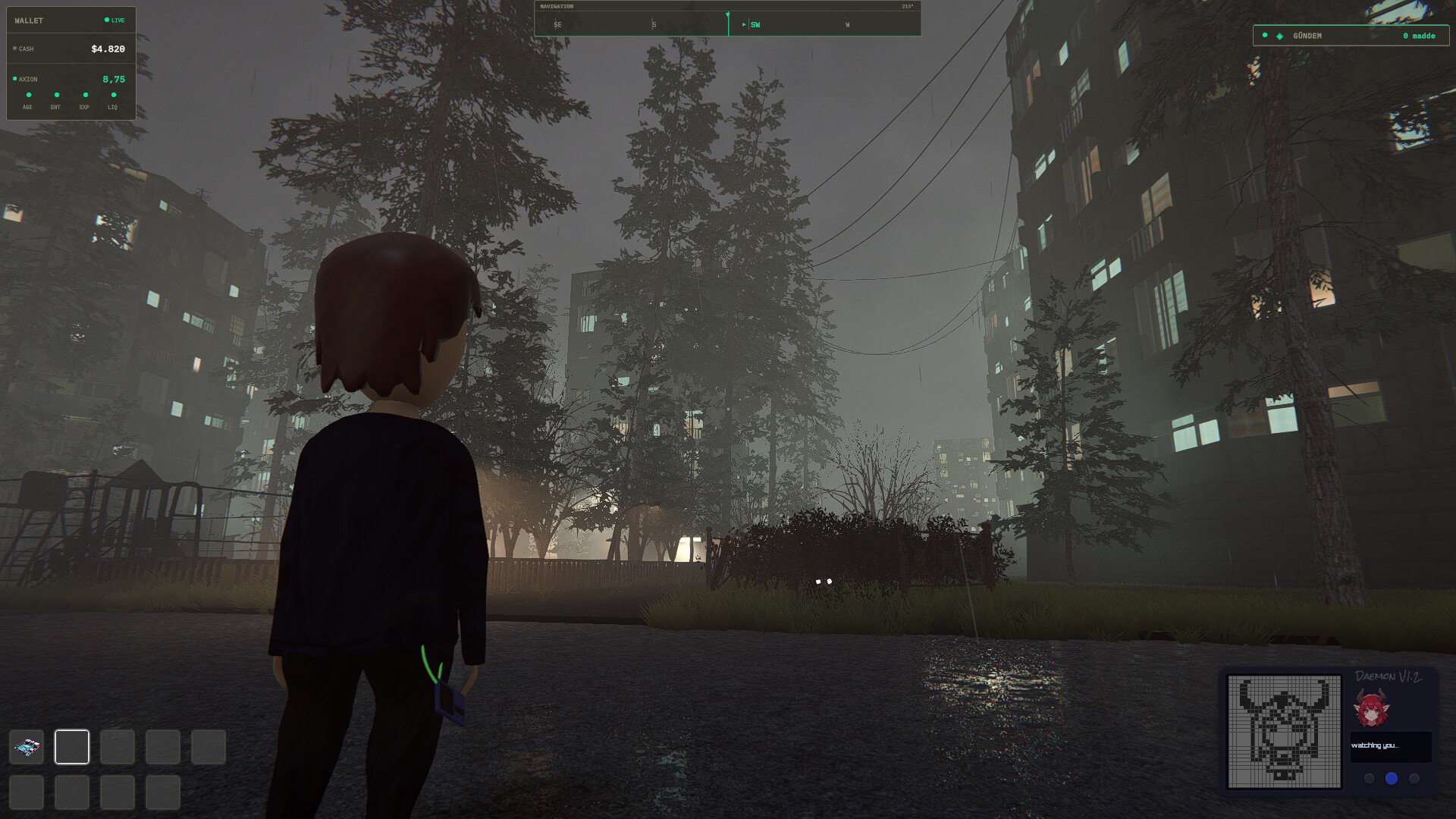Click the AGE stat dot in the wallet panel
Screen dimensions: 1456x819
[27, 94]
